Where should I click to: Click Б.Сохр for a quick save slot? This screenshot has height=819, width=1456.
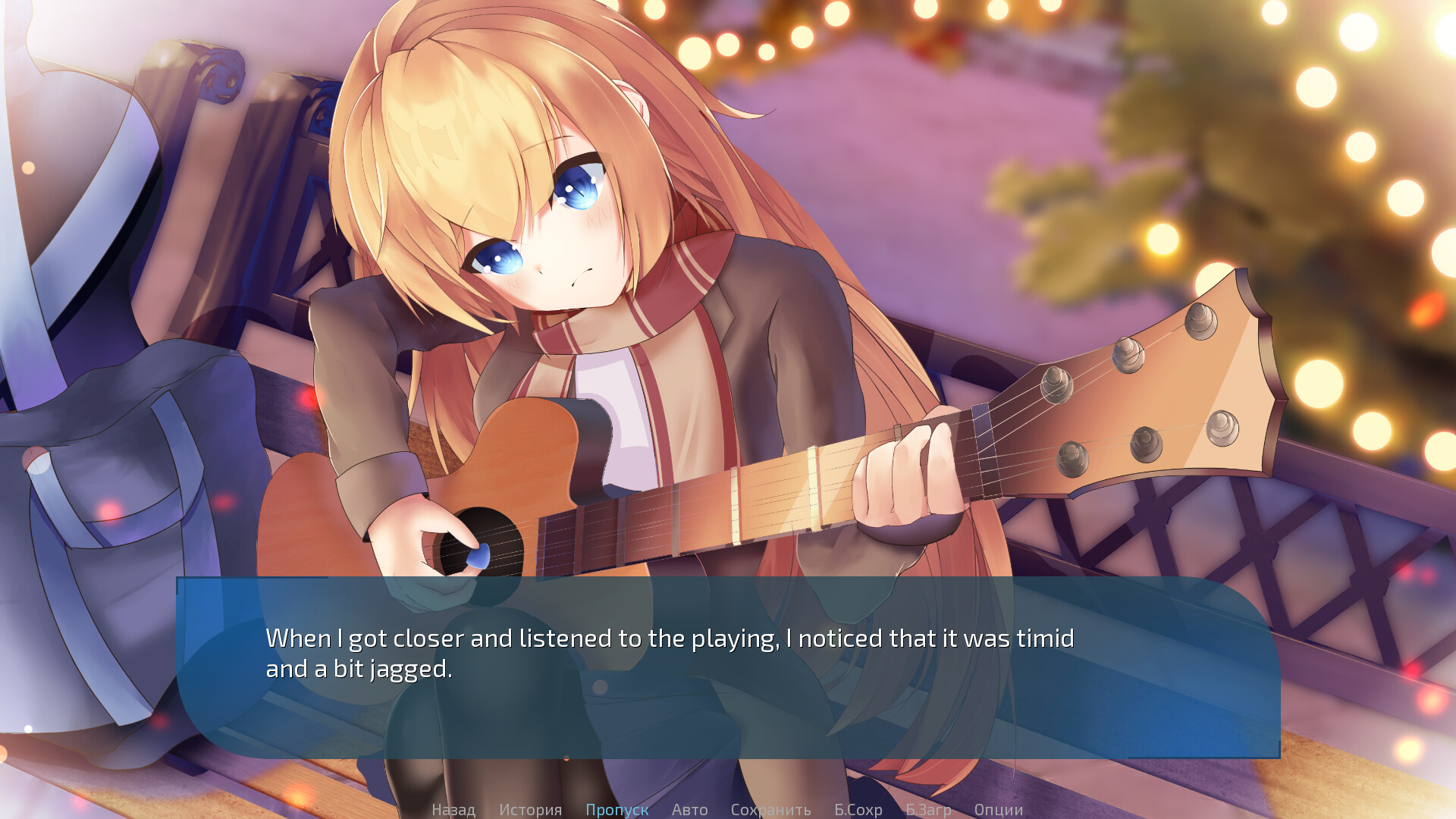pos(858,809)
